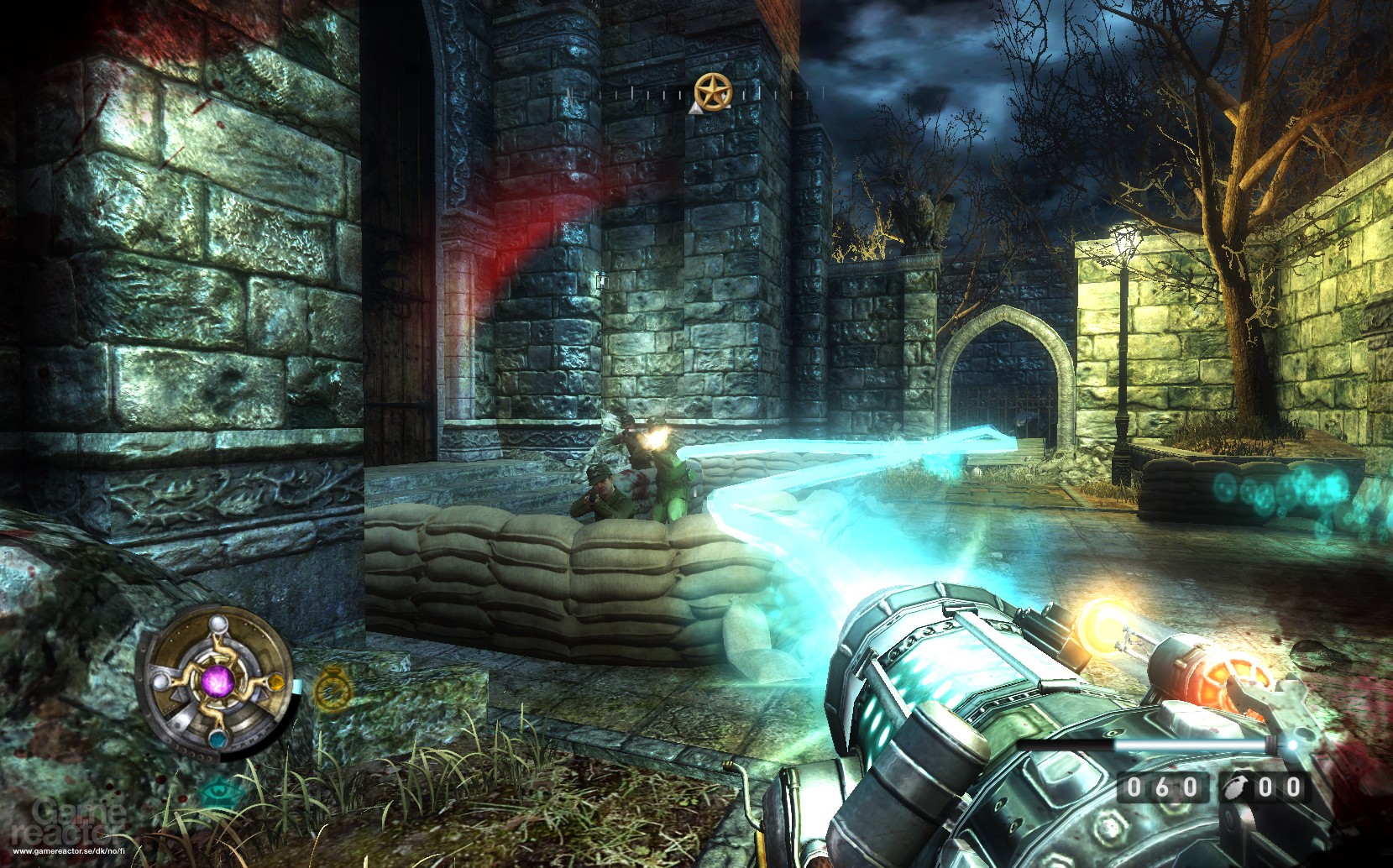Click the left silver orb on the medallion

click(x=160, y=682)
